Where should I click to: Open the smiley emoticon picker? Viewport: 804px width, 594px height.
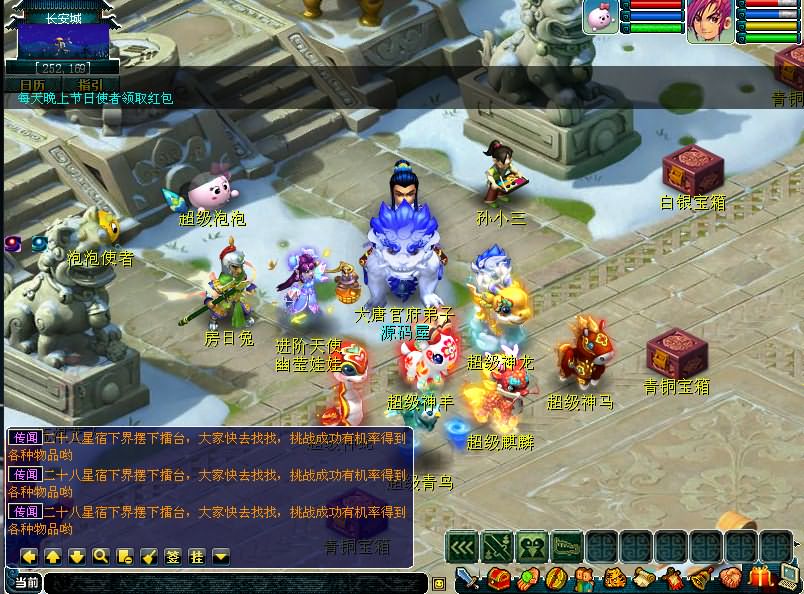coord(438,583)
